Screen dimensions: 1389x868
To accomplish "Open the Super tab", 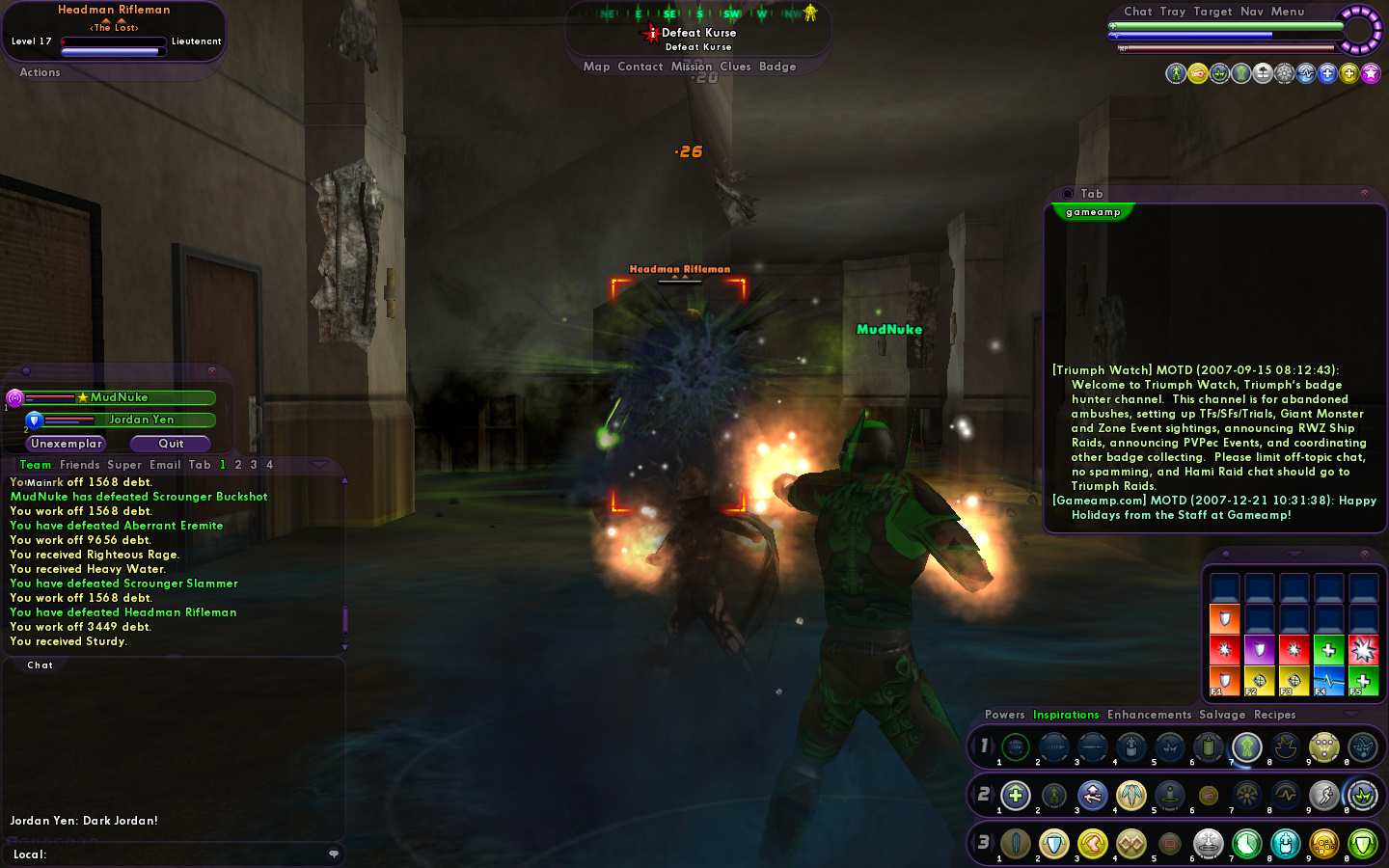I will coord(124,465).
